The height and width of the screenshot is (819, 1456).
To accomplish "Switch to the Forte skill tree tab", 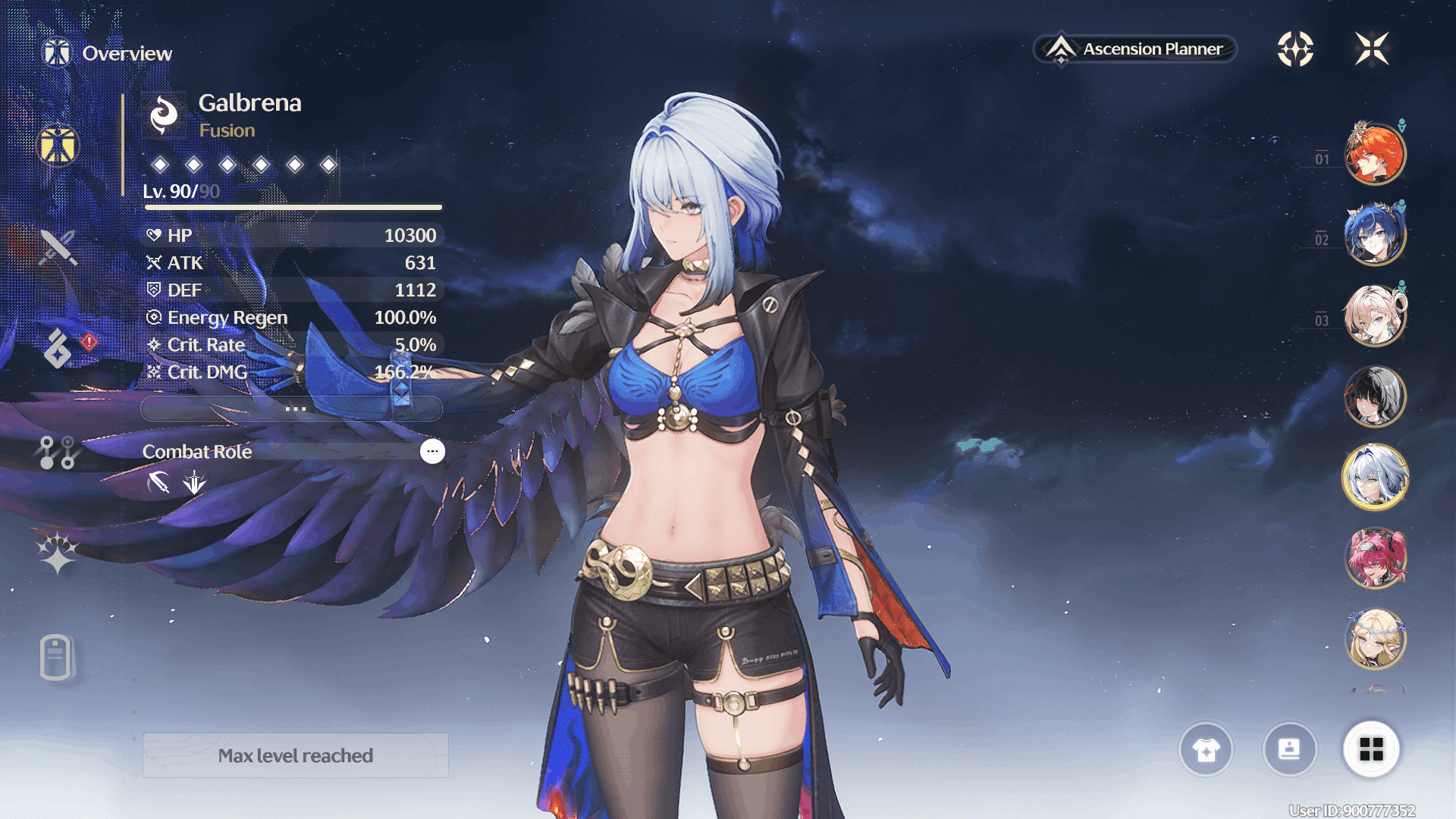I will (x=58, y=452).
